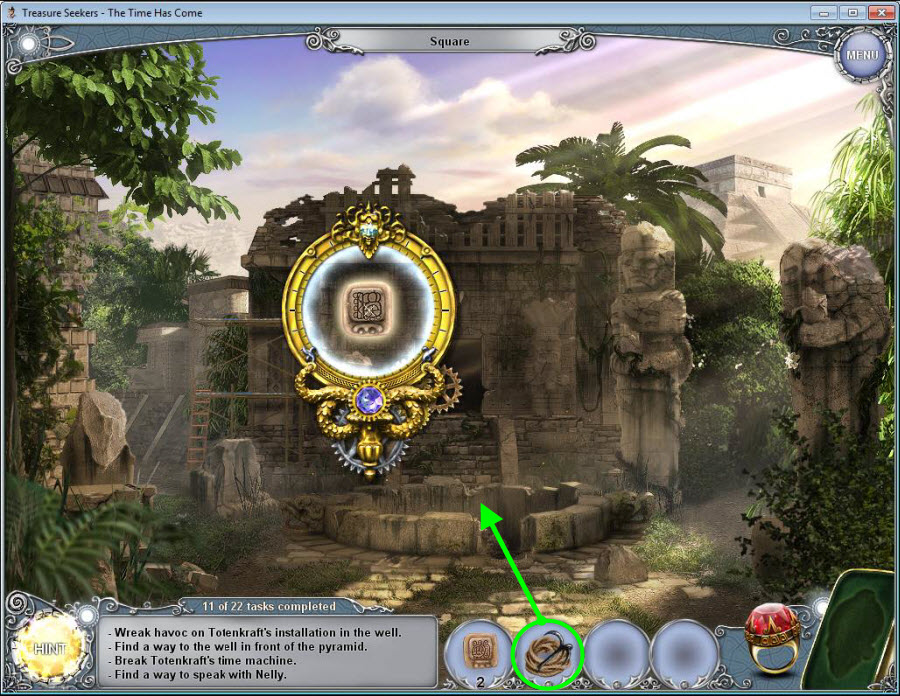Open the MENU button
The width and height of the screenshot is (900, 696).
click(x=861, y=53)
